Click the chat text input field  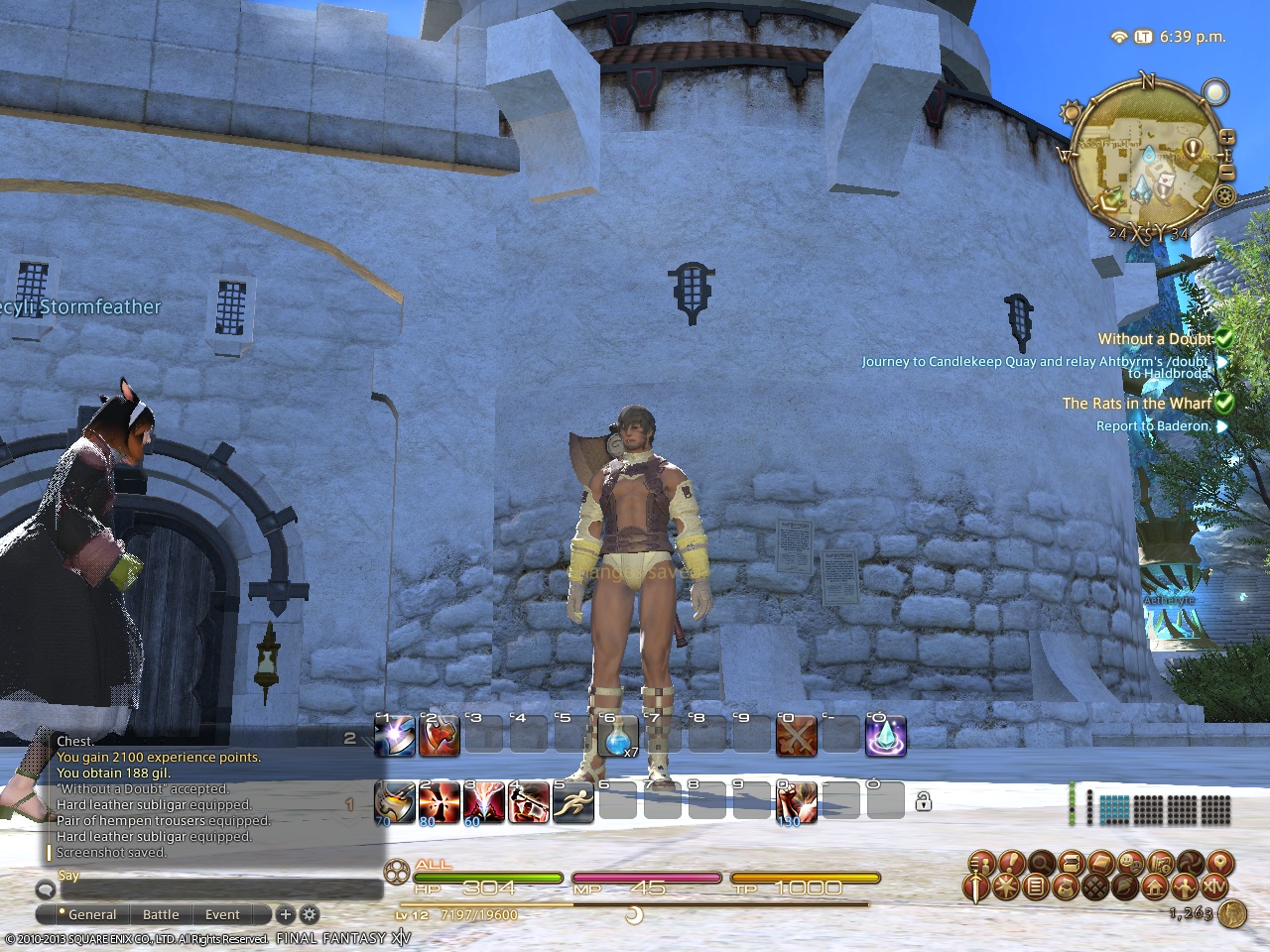(x=208, y=889)
